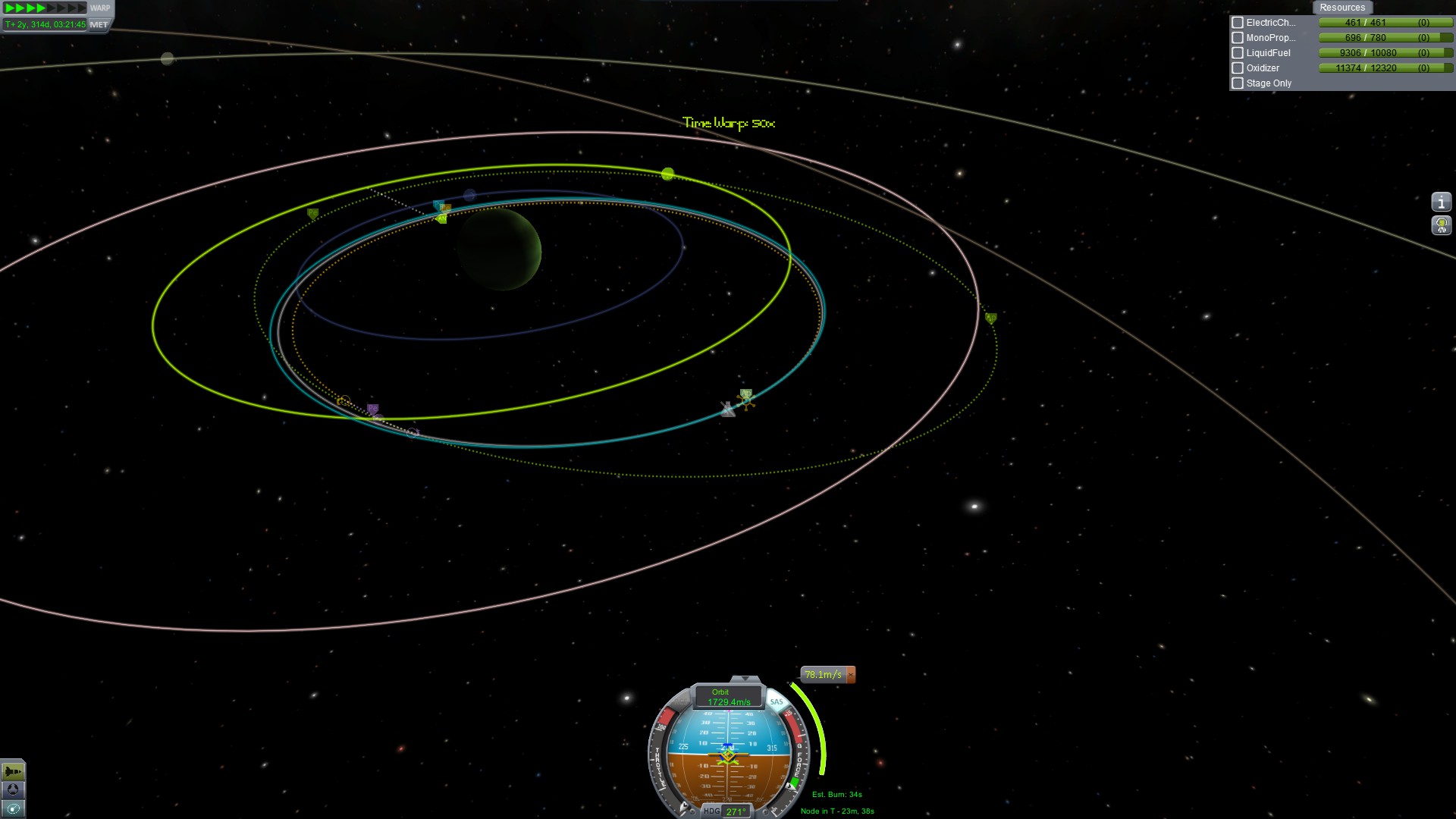Toggle the SAS indicator on the navball
This screenshot has width=1456, height=819.
pos(776,701)
